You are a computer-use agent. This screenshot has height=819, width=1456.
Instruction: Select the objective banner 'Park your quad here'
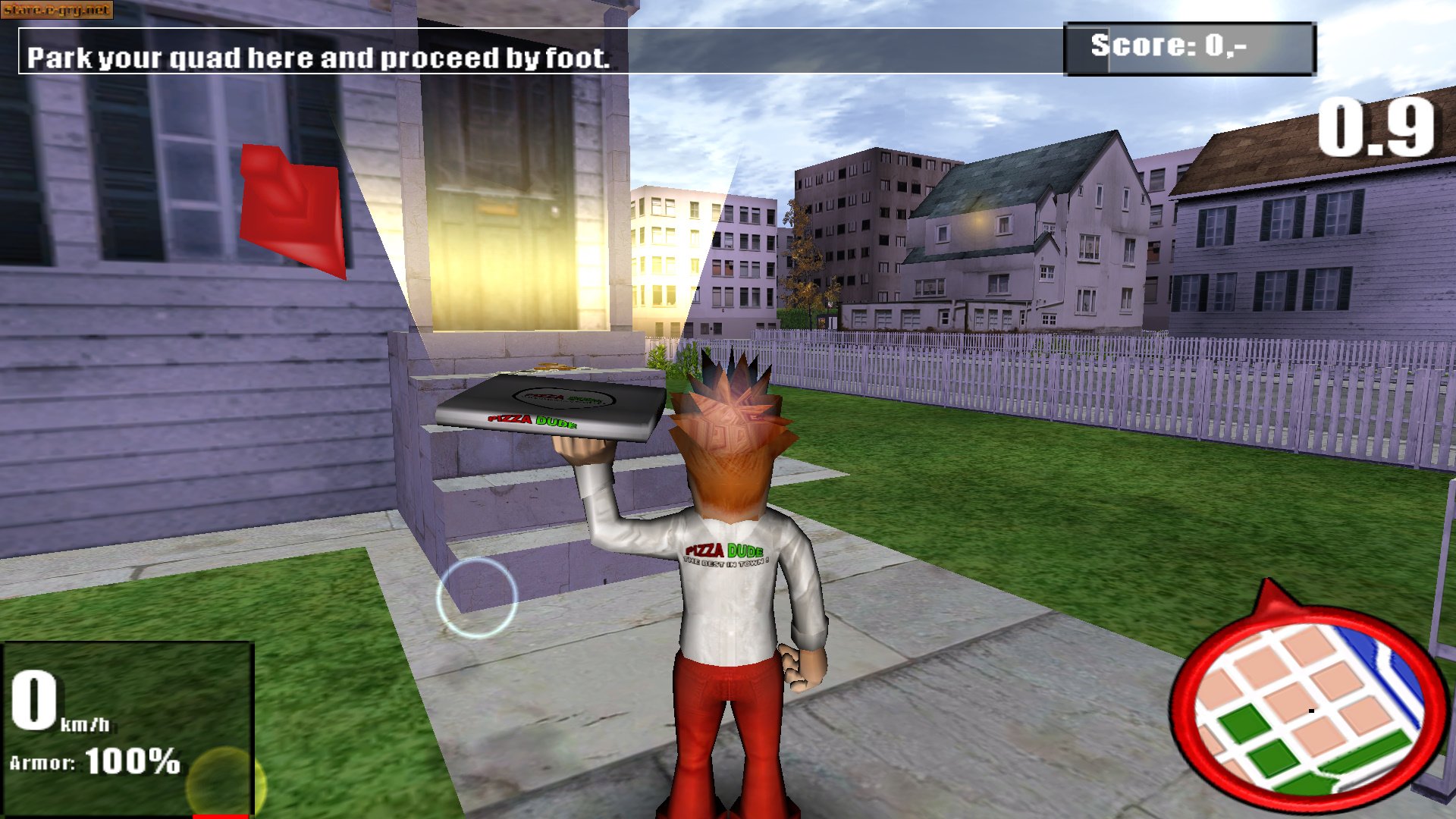pos(318,57)
